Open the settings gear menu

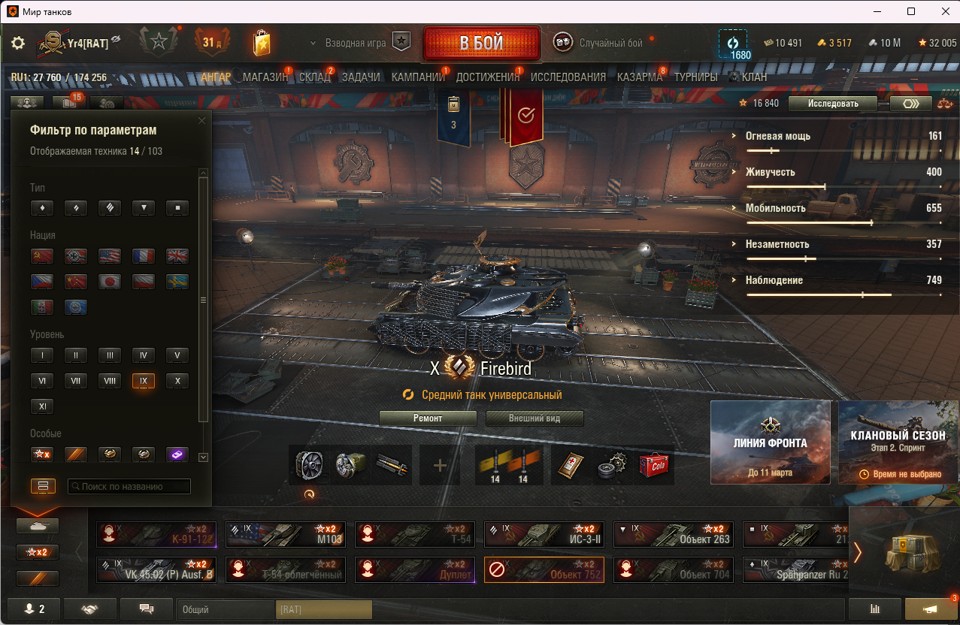click(x=18, y=43)
